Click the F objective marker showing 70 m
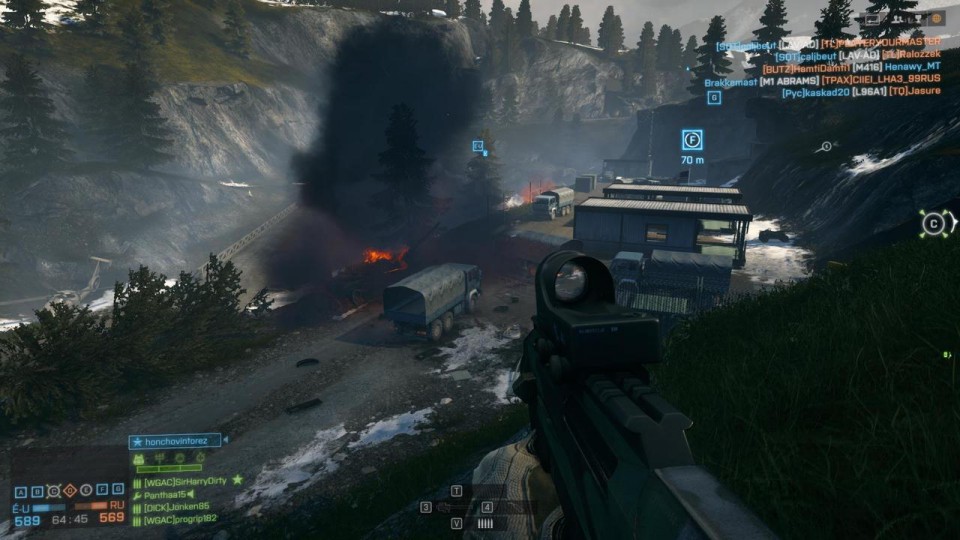The width and height of the screenshot is (960, 540). click(692, 140)
